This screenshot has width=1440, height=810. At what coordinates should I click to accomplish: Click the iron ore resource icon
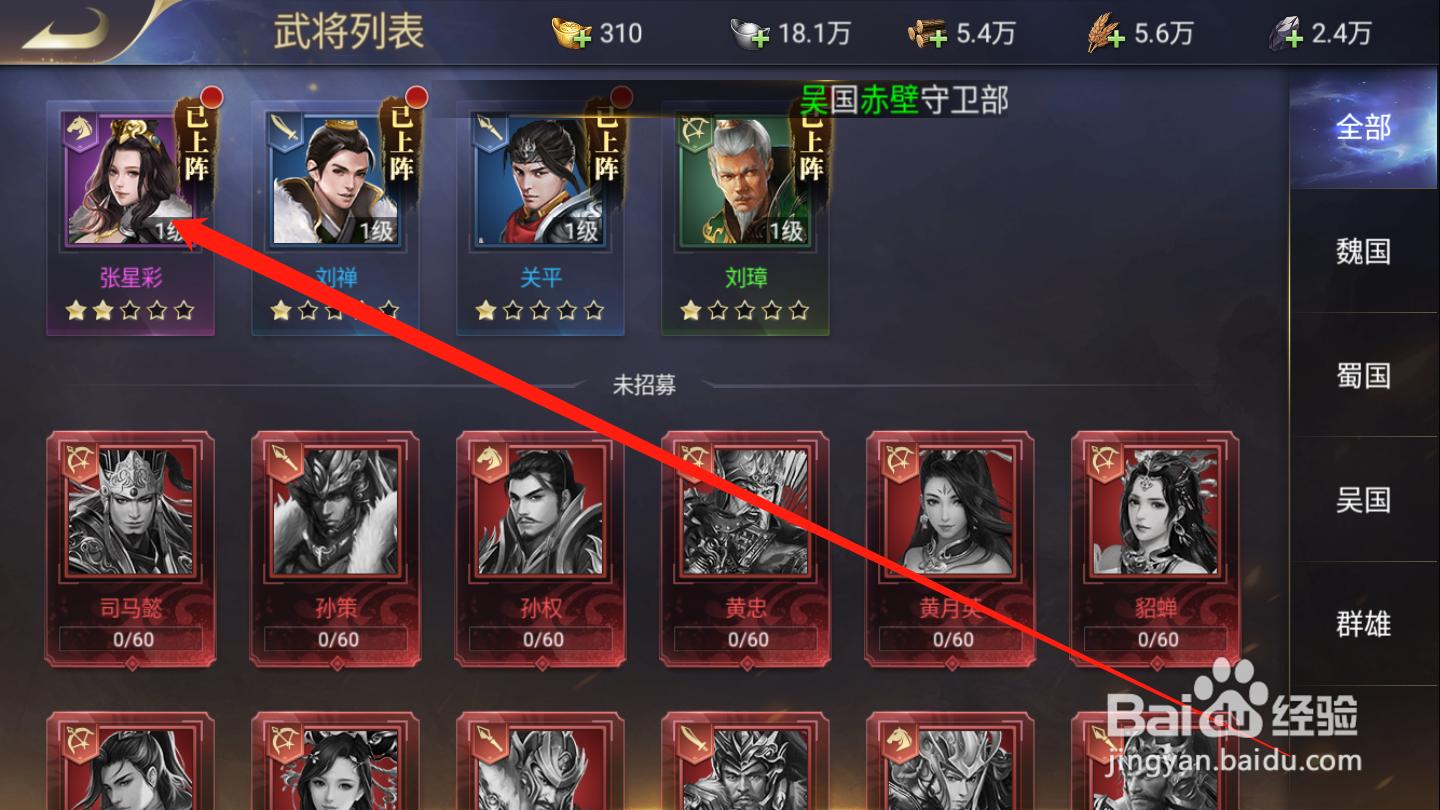pos(1281,34)
